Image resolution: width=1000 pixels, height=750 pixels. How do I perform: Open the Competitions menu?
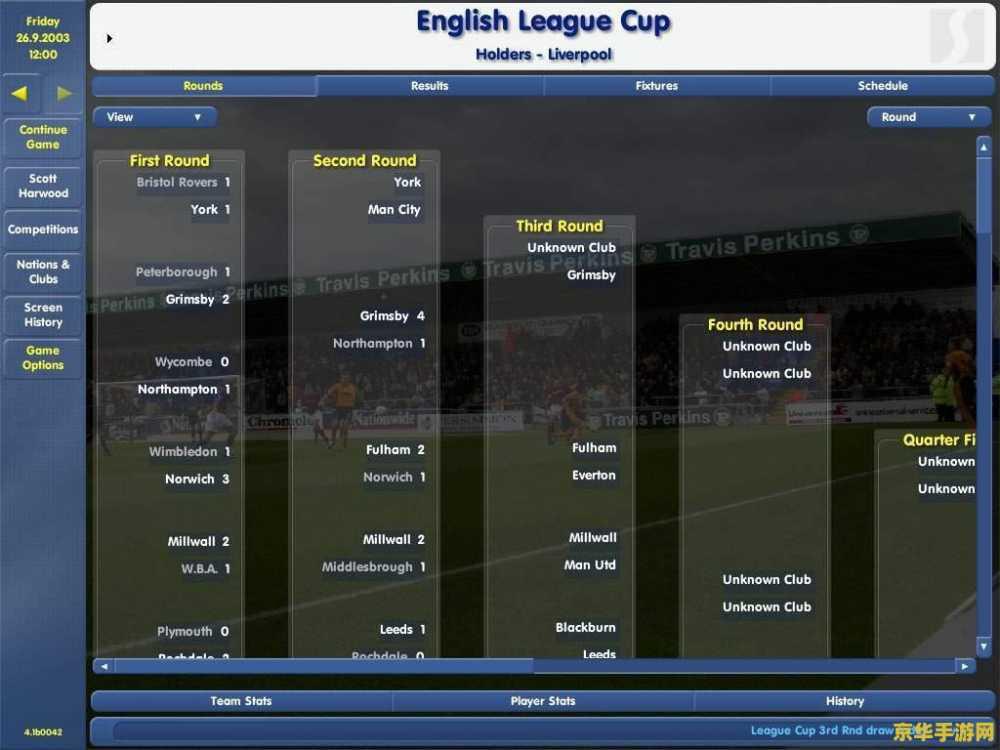[x=43, y=229]
